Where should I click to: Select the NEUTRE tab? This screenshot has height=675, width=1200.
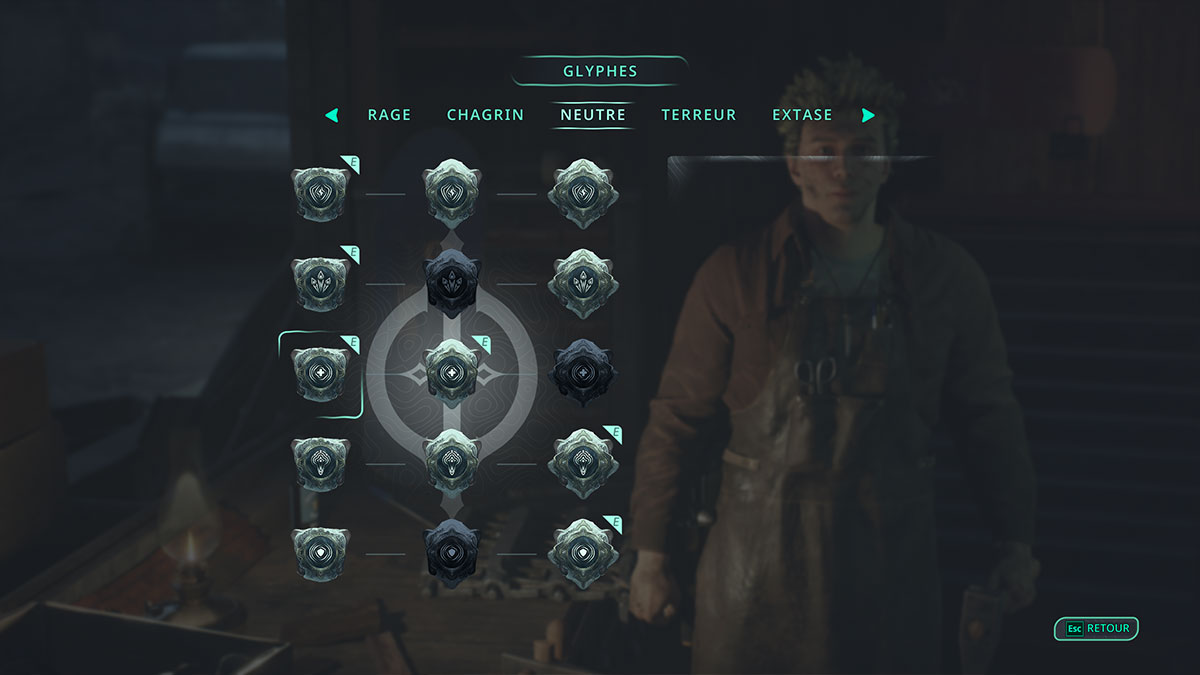coord(593,115)
